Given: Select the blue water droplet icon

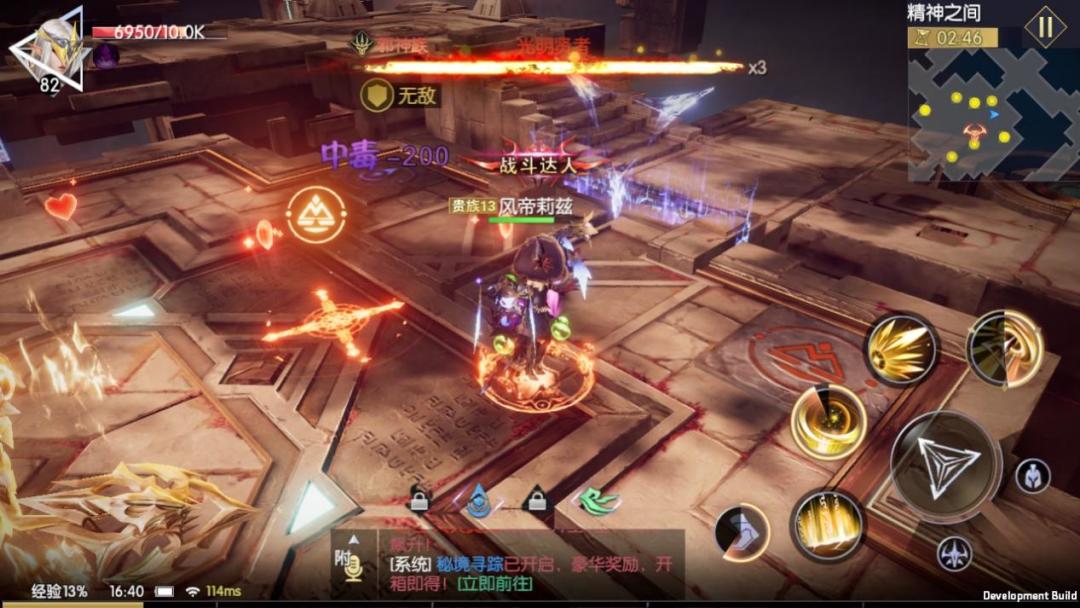Looking at the screenshot, I should coord(479,499).
